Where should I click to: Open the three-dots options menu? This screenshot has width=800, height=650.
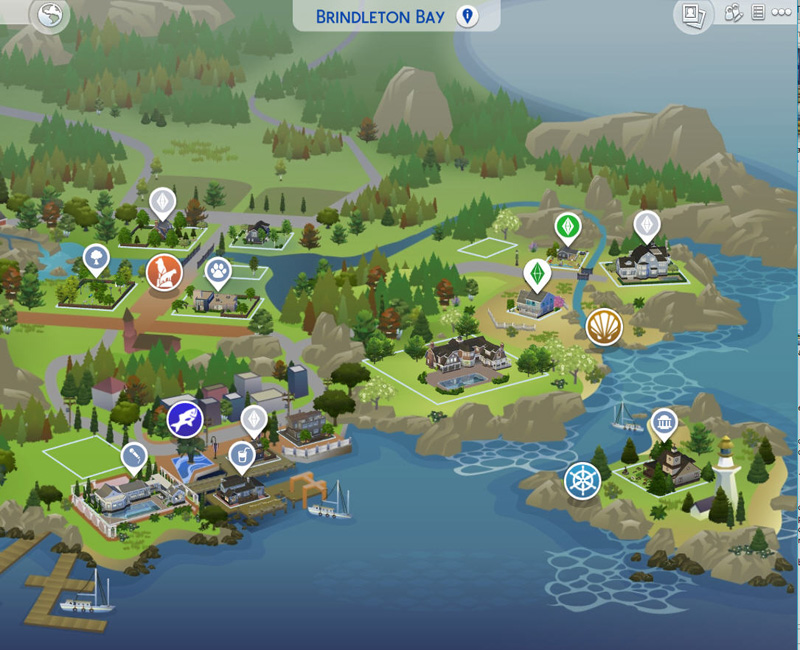[x=781, y=13]
